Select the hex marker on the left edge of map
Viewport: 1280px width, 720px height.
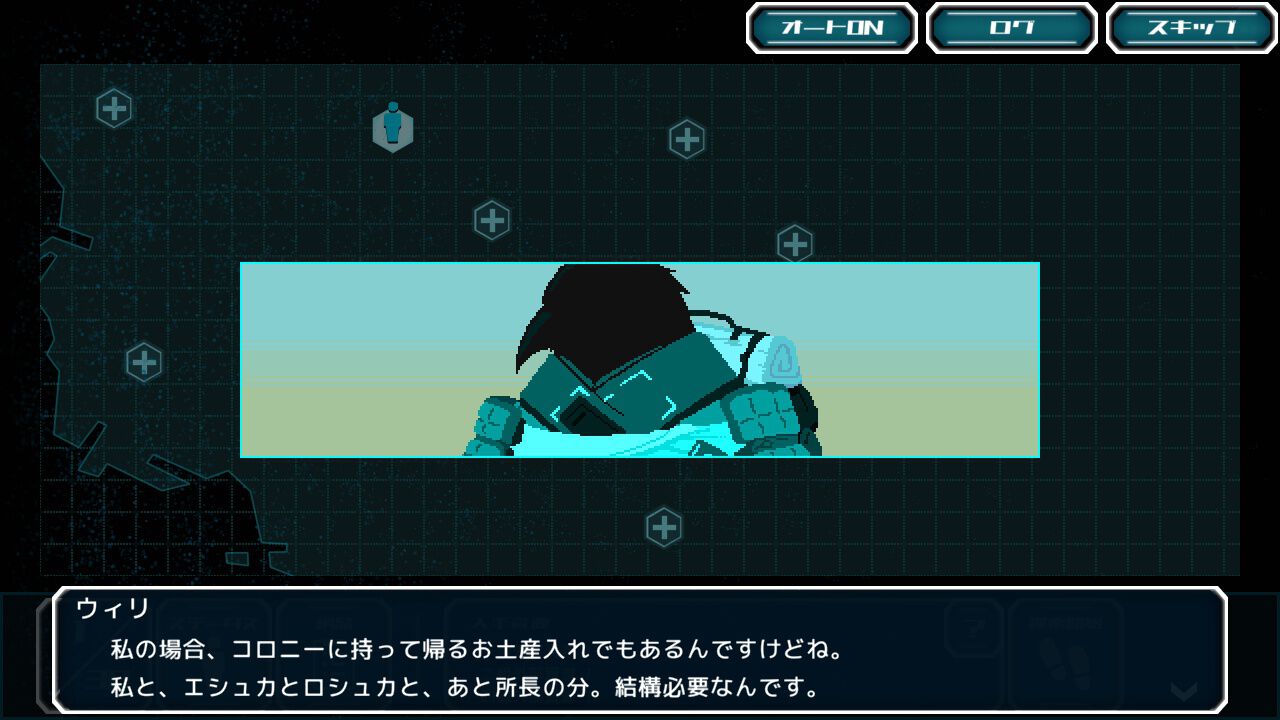click(144, 360)
